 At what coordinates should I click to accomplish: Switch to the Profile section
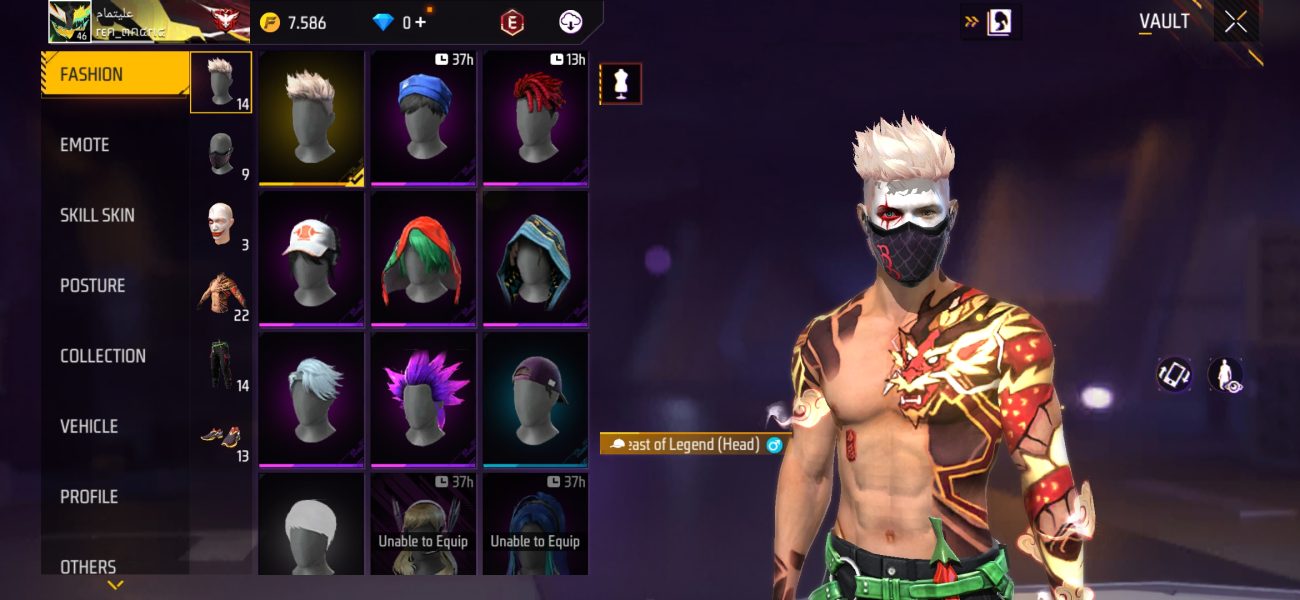[x=89, y=496]
